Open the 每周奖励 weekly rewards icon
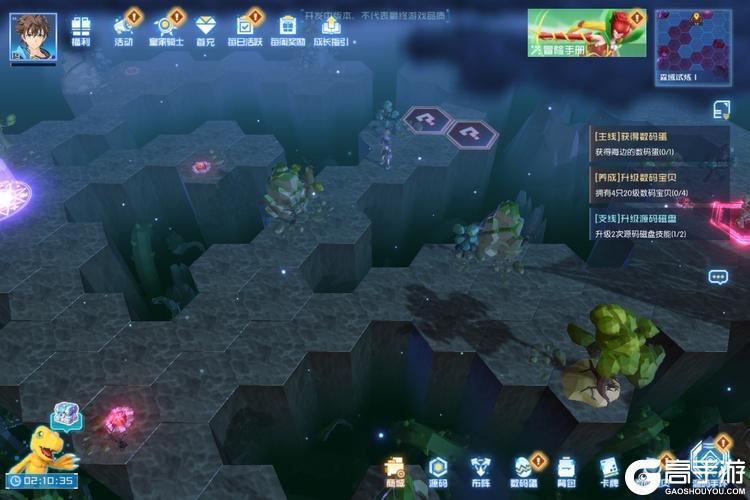 [x=287, y=30]
